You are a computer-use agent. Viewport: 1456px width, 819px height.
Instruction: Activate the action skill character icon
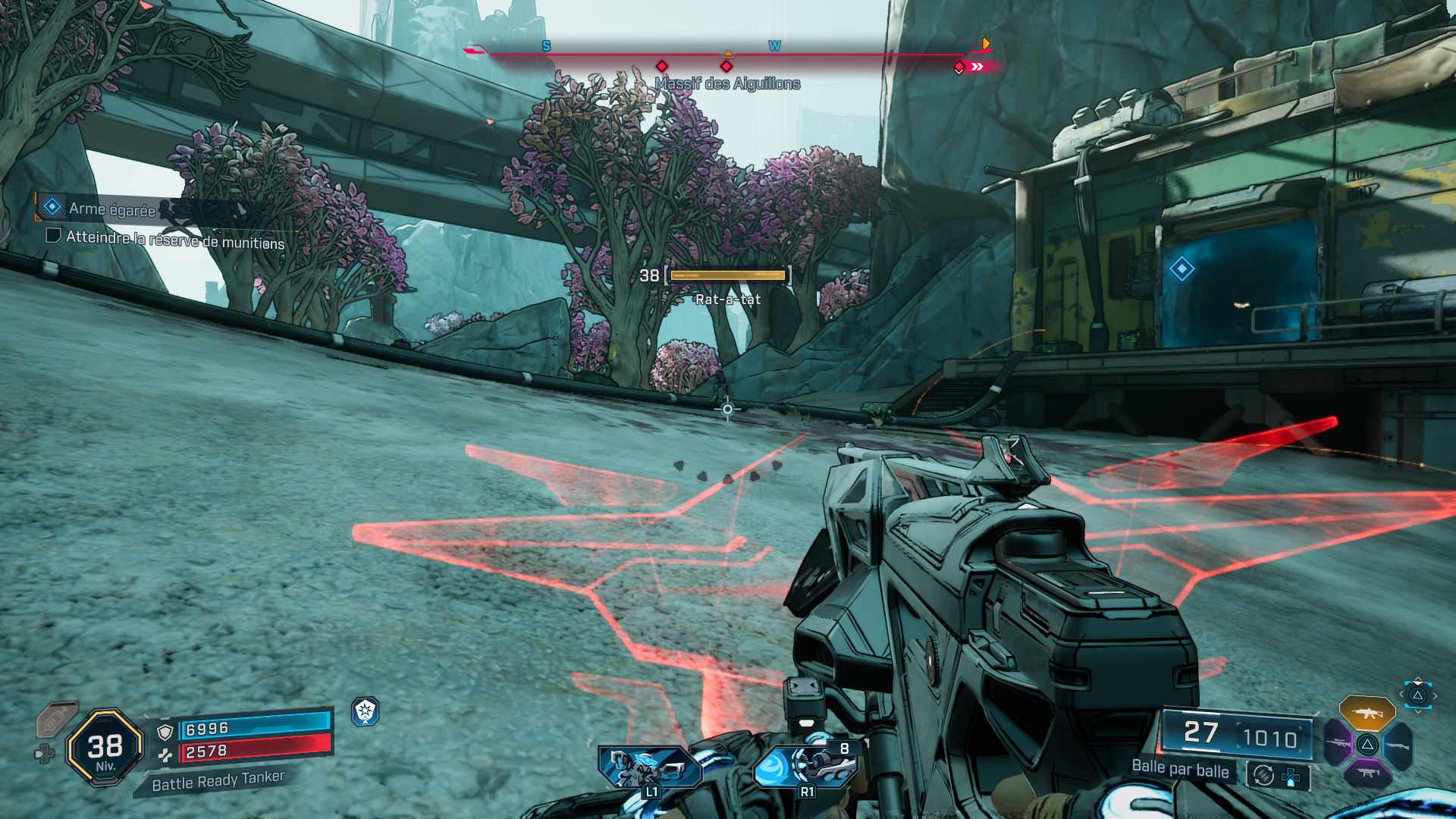pos(649,766)
